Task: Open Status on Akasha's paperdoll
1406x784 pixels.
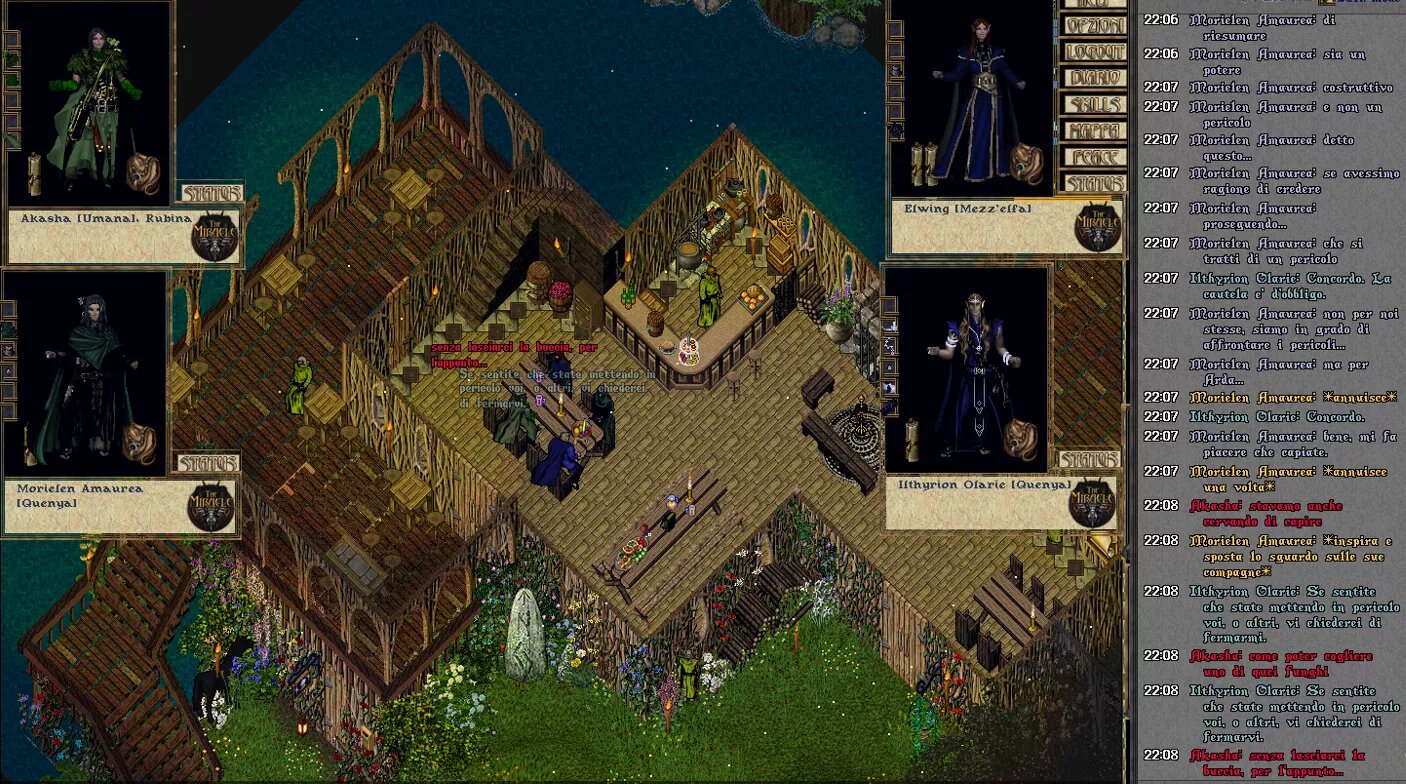Action: click(x=211, y=192)
